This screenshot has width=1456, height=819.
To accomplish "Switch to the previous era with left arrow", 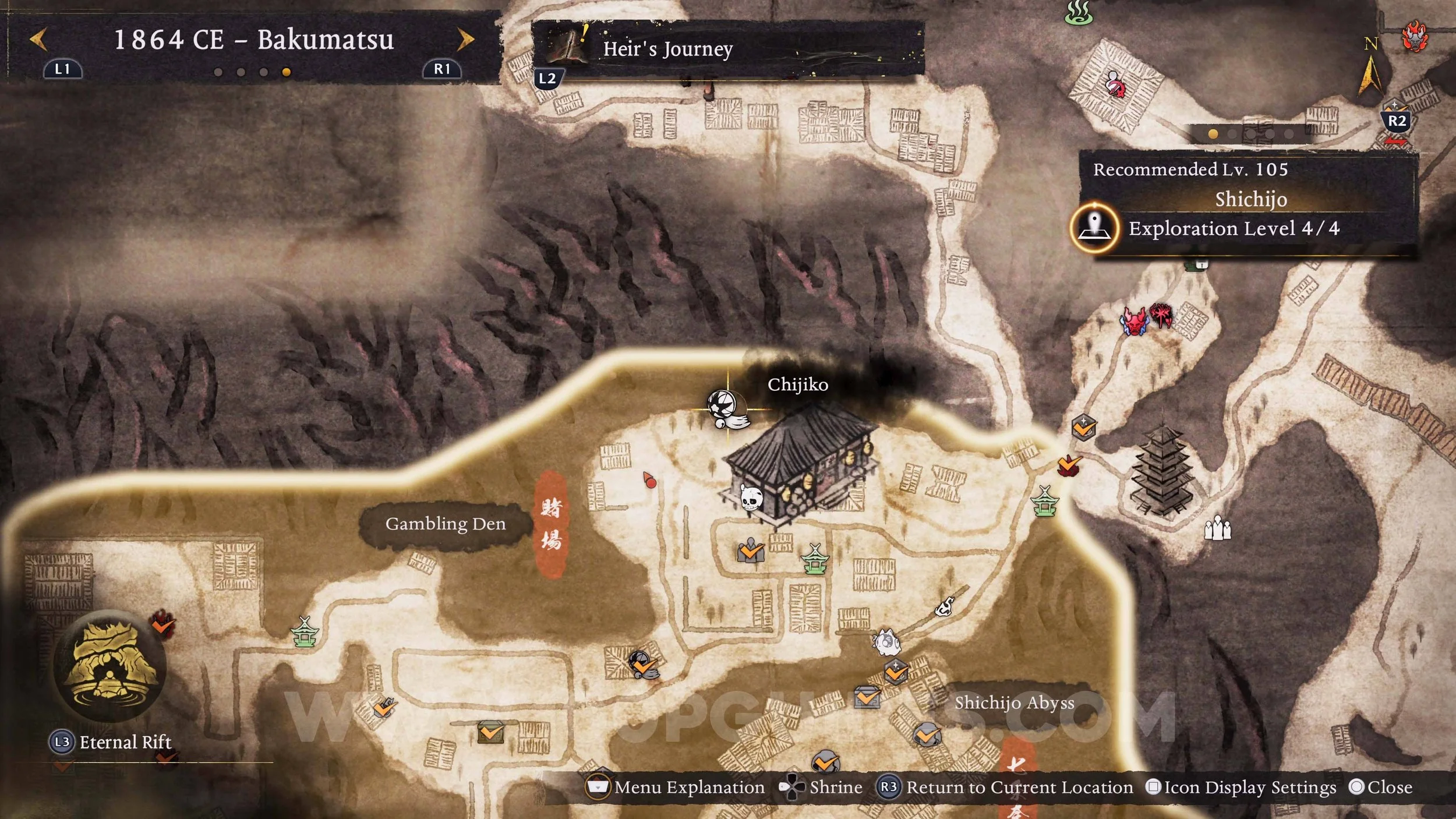I will coord(38,40).
